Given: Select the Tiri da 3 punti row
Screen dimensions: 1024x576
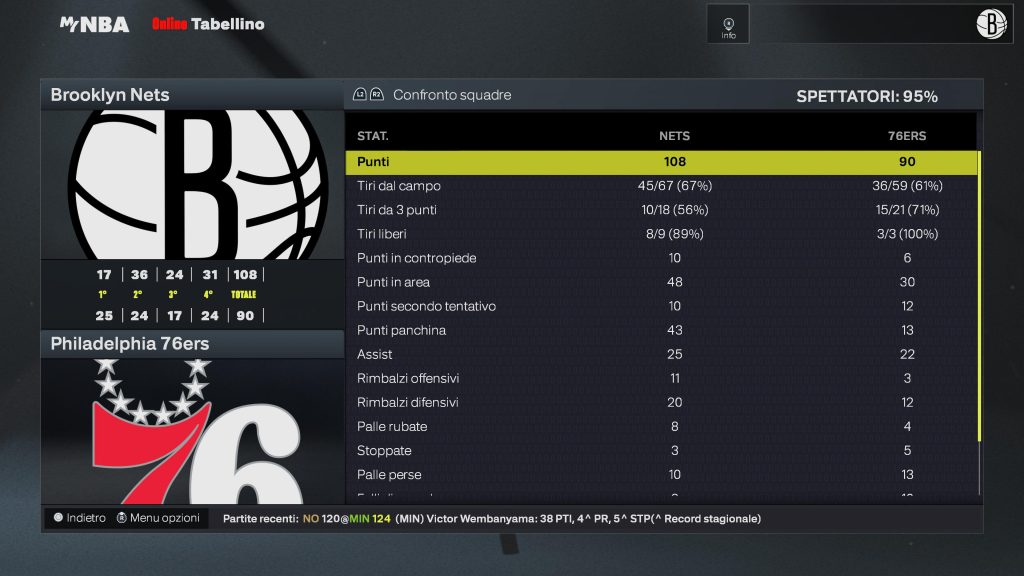Looking at the screenshot, I should point(660,210).
